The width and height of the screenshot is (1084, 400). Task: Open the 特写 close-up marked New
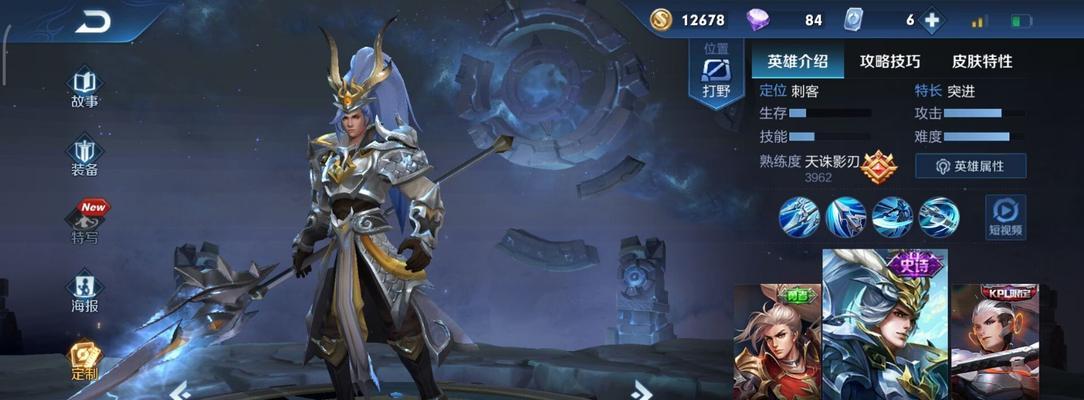tap(86, 221)
